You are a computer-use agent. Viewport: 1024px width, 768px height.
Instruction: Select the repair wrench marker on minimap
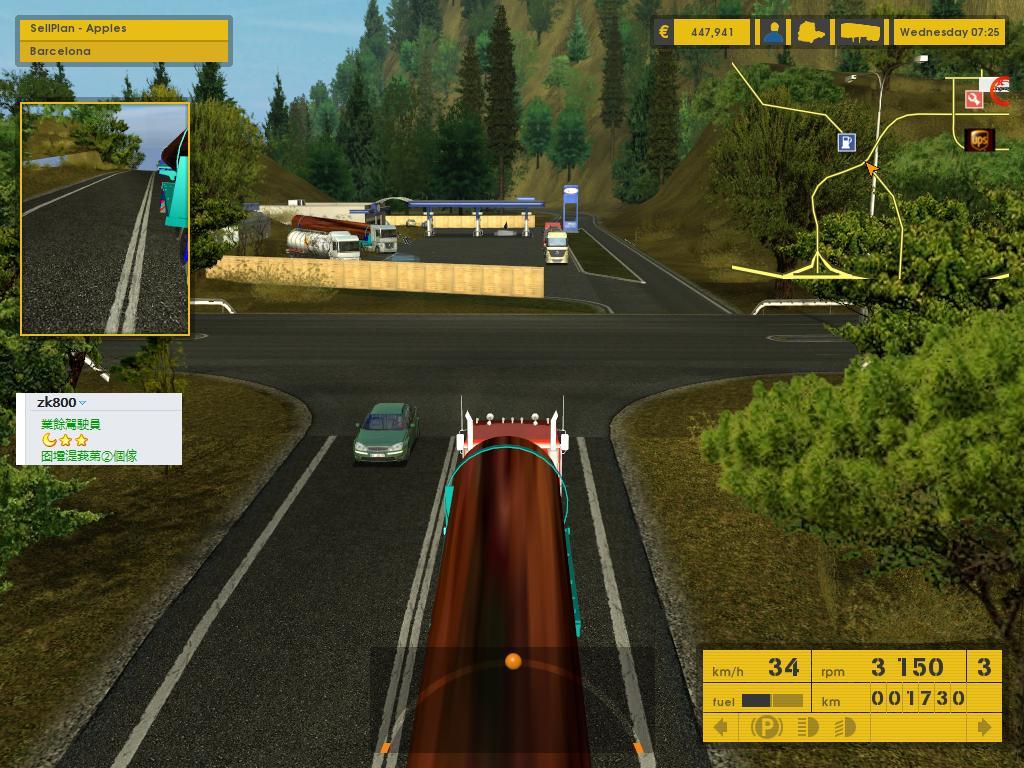[974, 99]
